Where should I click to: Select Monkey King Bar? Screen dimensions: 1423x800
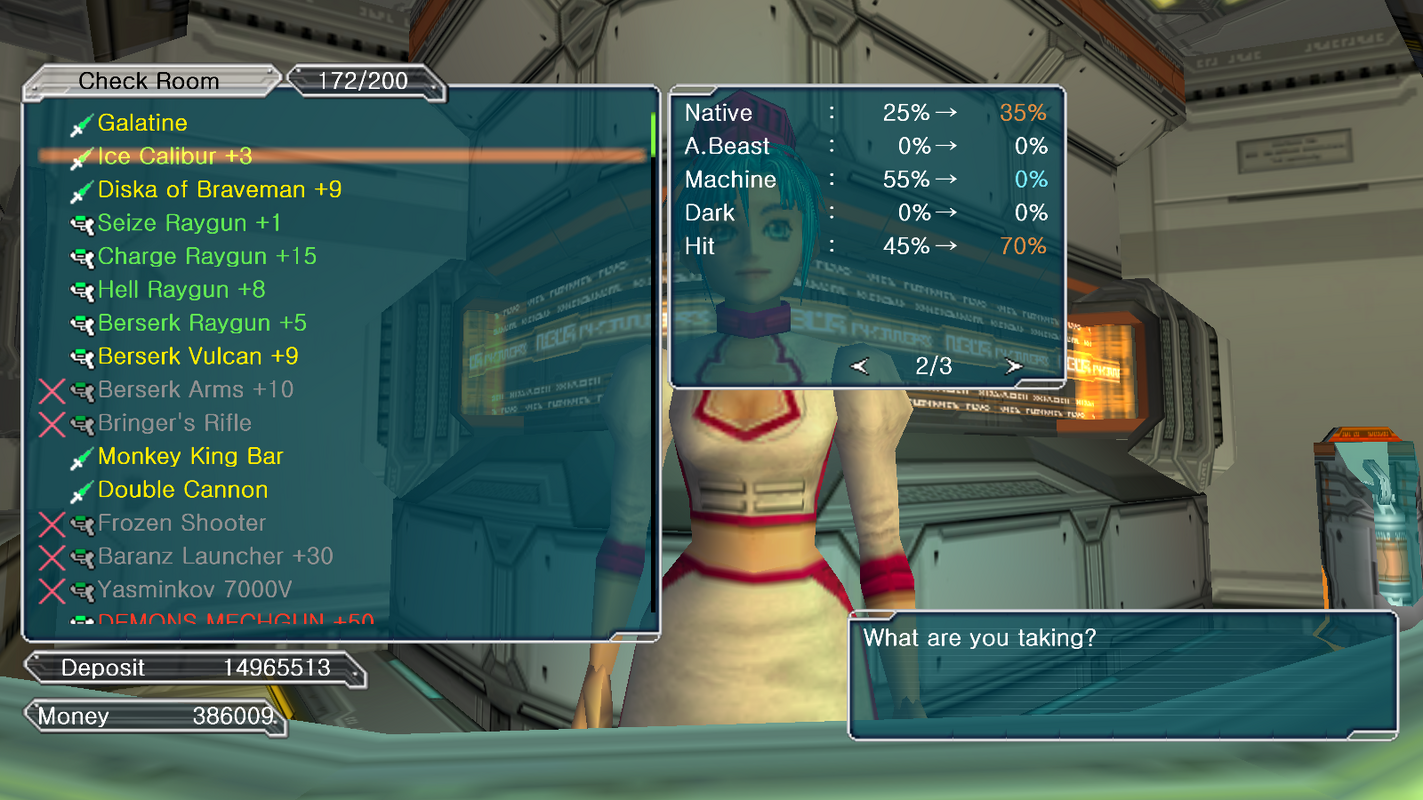[x=190, y=457]
